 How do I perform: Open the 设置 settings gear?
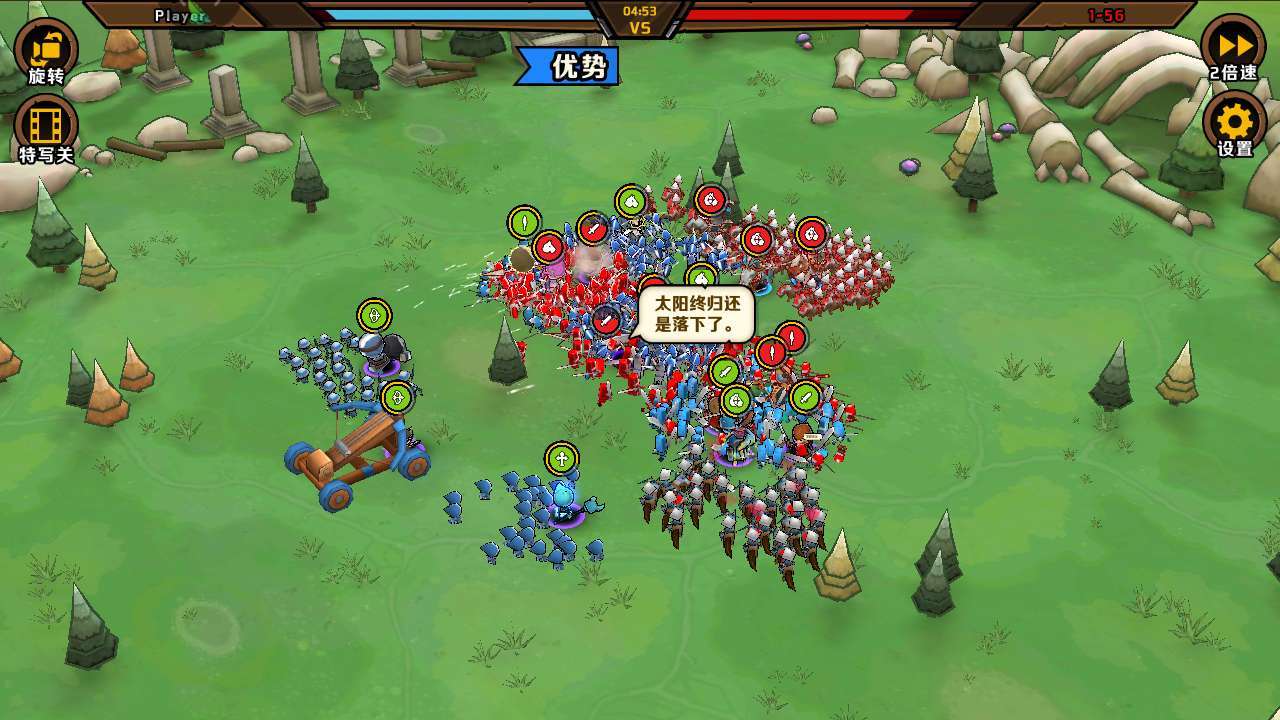pyautogui.click(x=1234, y=124)
